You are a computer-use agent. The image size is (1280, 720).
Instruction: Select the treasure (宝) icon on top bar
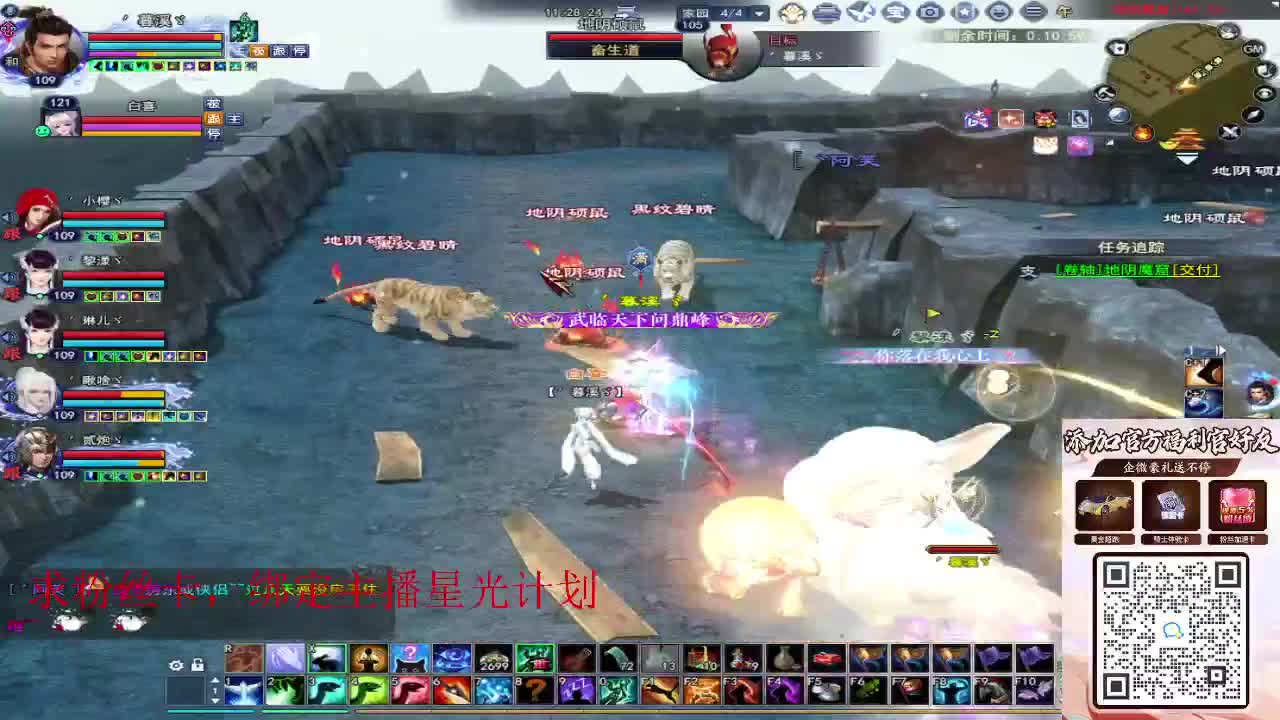pyautogui.click(x=896, y=13)
